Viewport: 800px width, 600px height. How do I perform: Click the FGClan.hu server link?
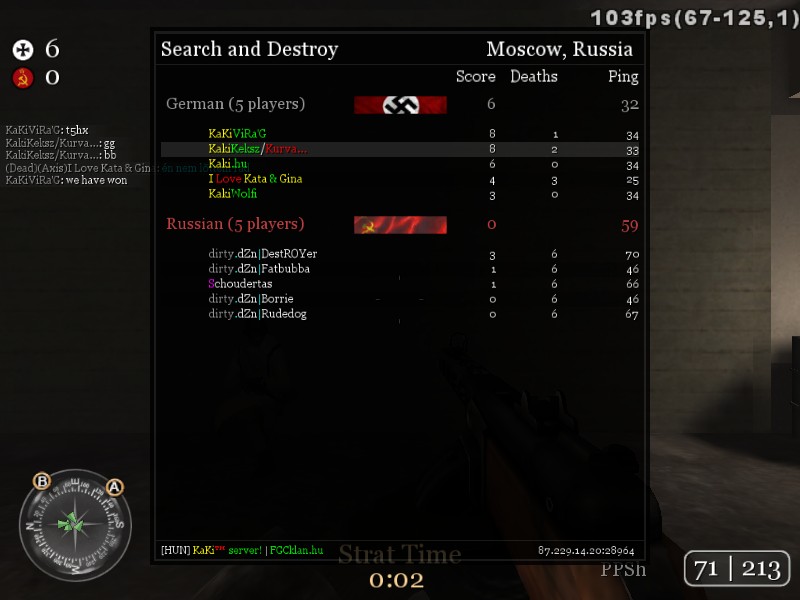[x=297, y=550]
